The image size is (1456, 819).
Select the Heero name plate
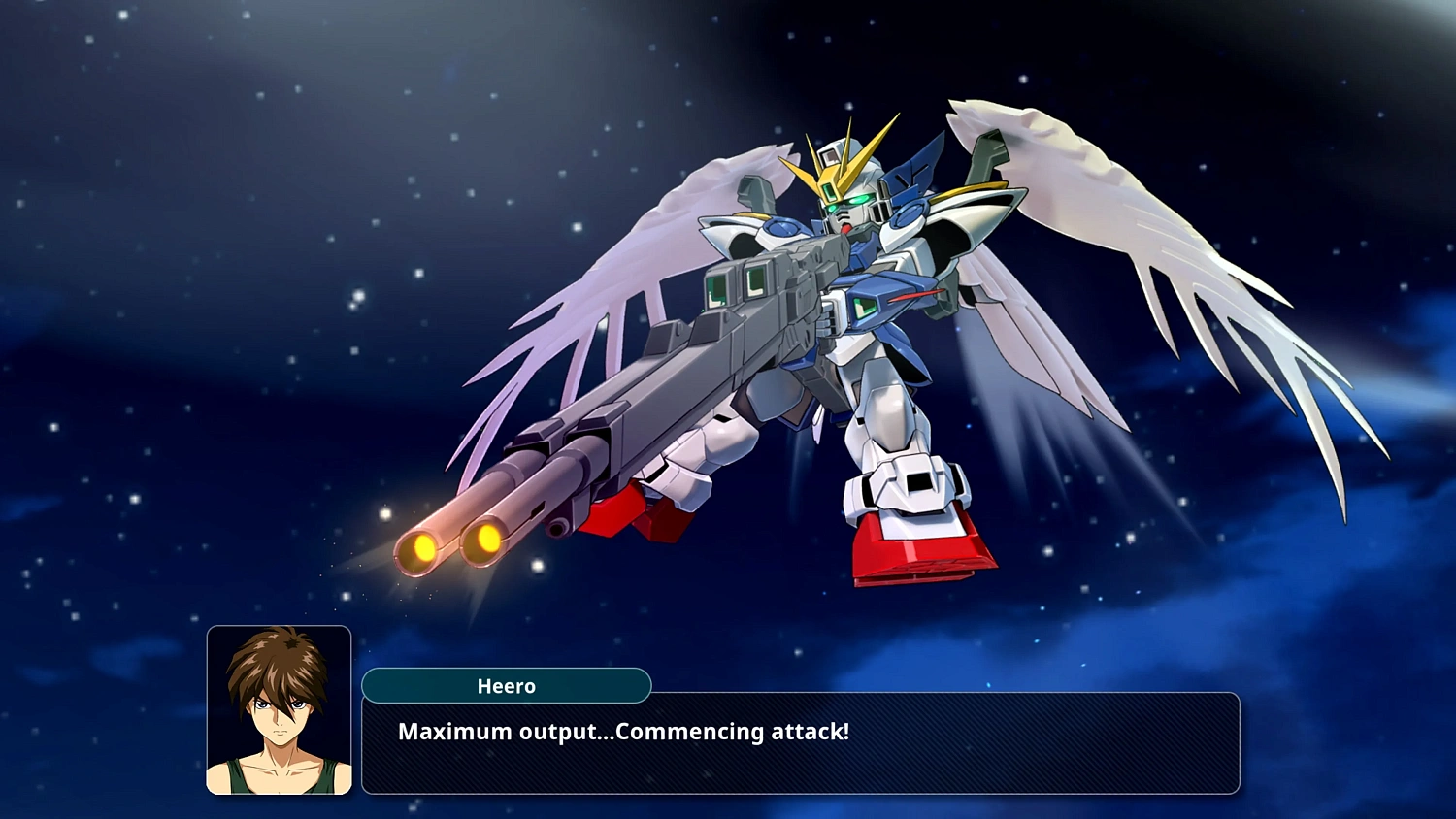pos(507,686)
